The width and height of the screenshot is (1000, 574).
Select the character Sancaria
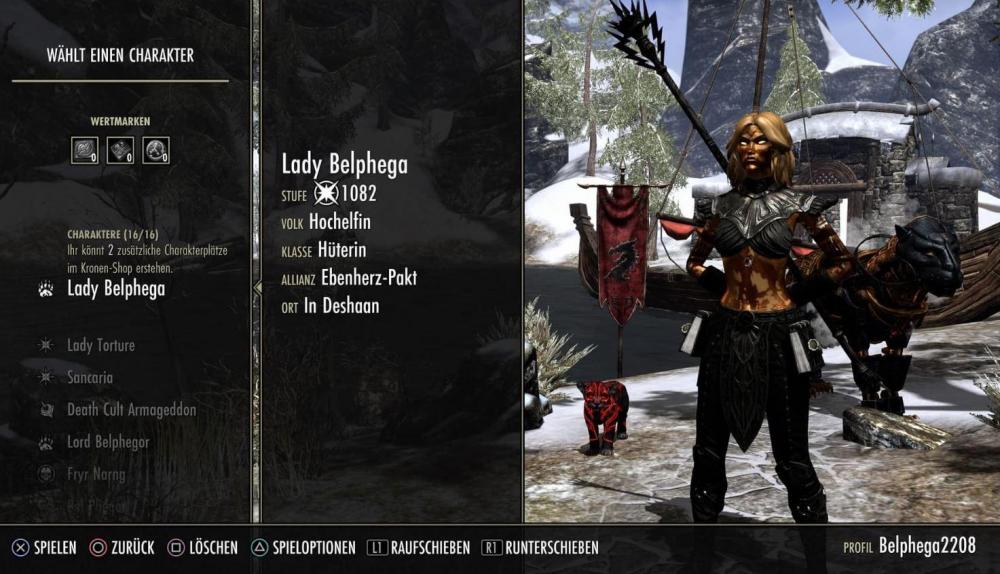click(x=89, y=378)
